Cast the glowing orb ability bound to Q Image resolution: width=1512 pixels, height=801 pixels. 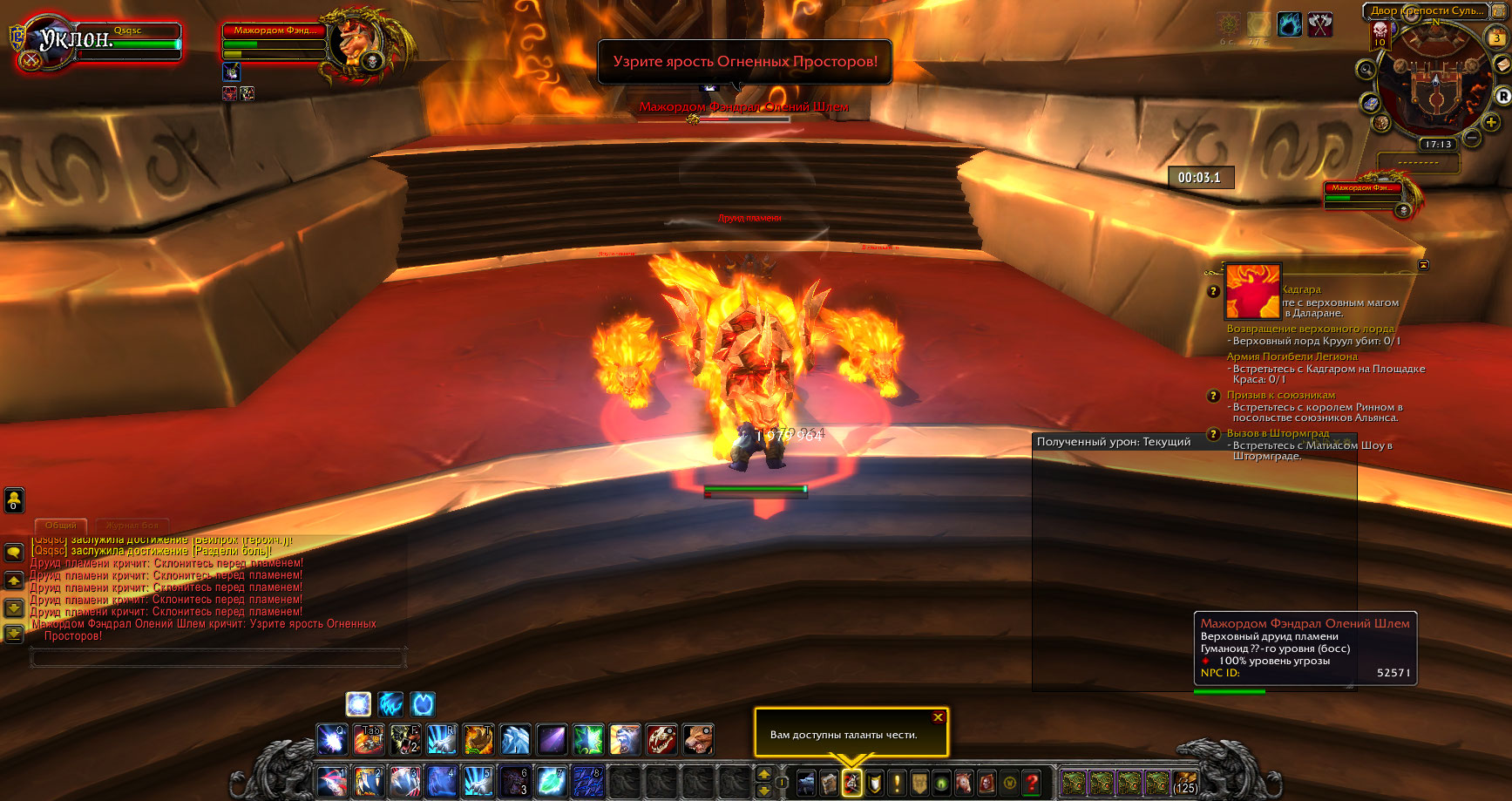[332, 740]
